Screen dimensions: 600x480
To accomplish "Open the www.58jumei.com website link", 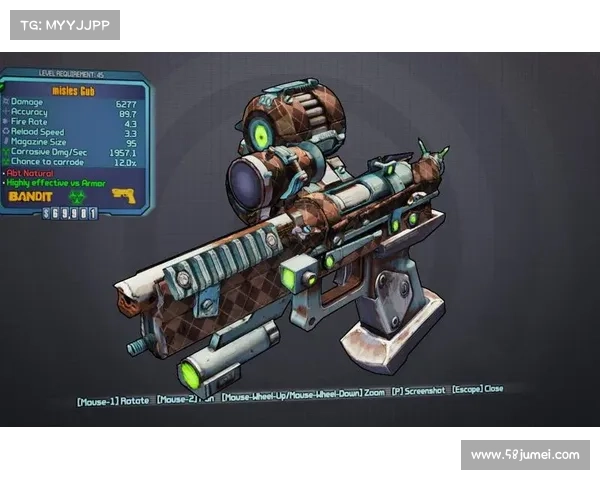I will [x=524, y=455].
